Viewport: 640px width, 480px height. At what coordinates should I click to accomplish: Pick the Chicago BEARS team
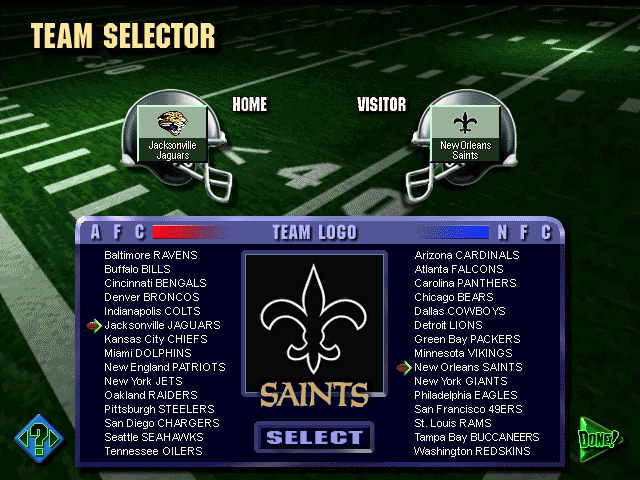pos(453,297)
